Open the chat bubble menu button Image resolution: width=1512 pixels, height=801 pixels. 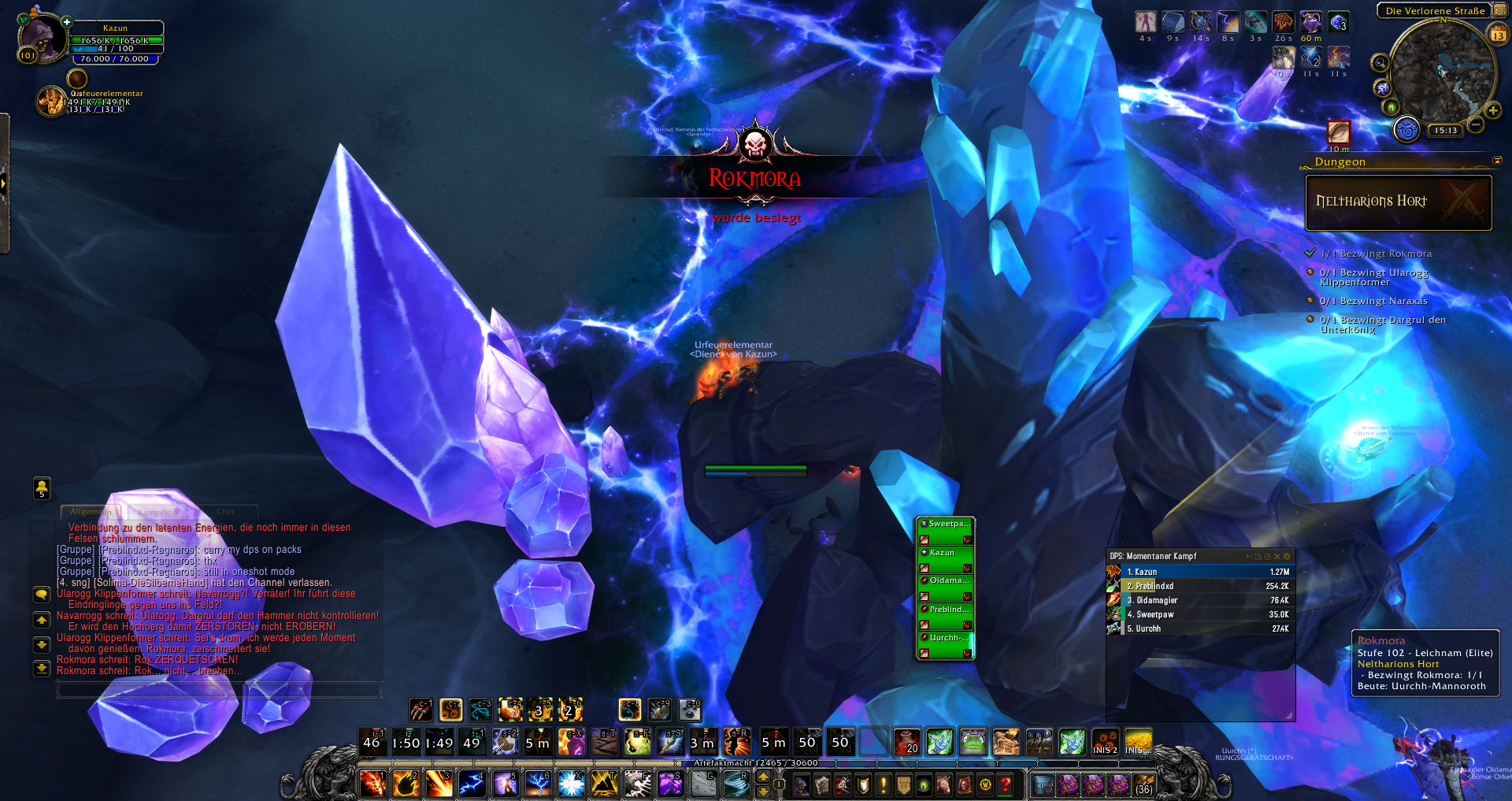pyautogui.click(x=42, y=595)
